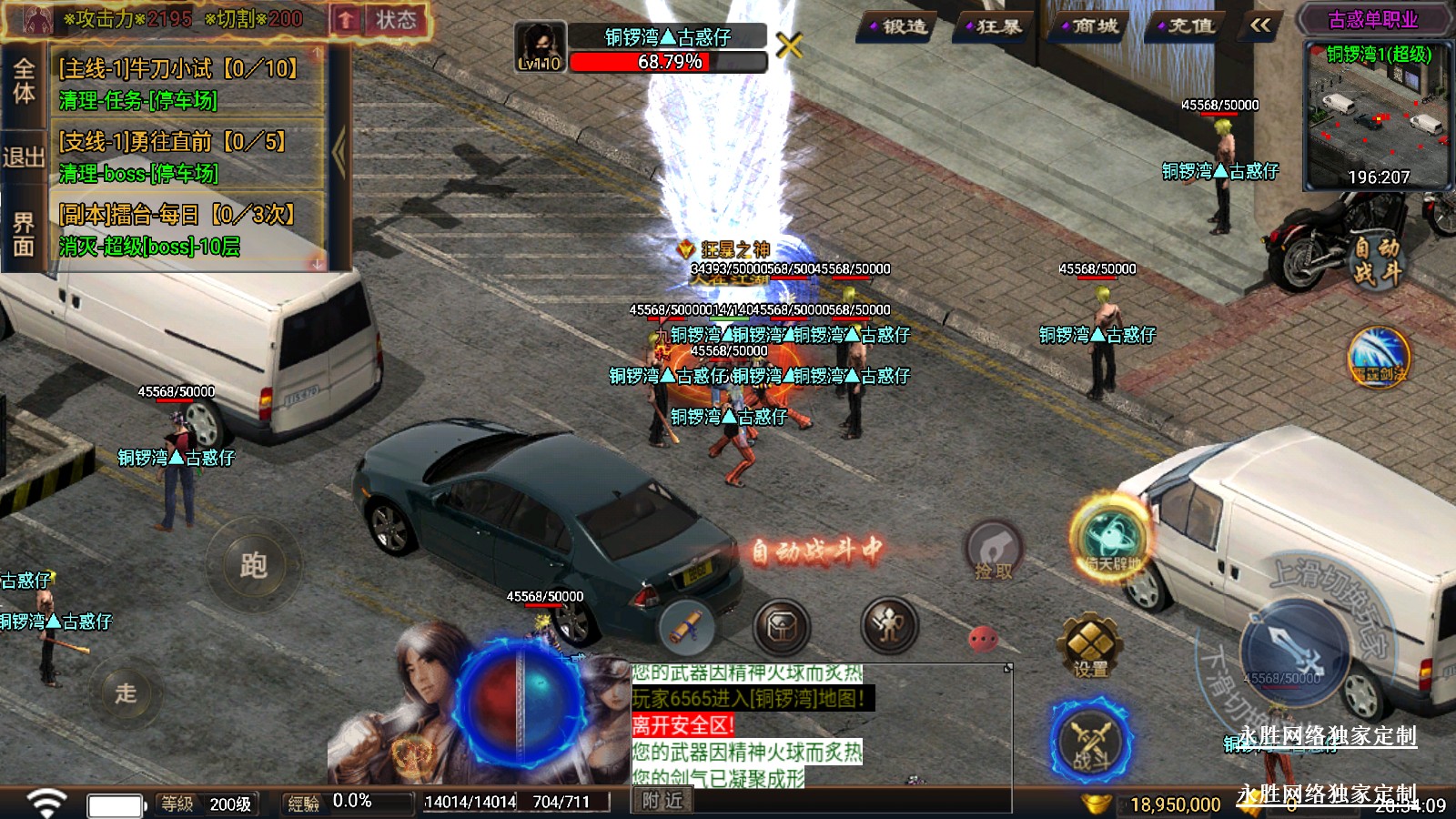Tap the 捡取 pickup button
Image resolution: width=1456 pixels, height=819 pixels.
(x=993, y=552)
